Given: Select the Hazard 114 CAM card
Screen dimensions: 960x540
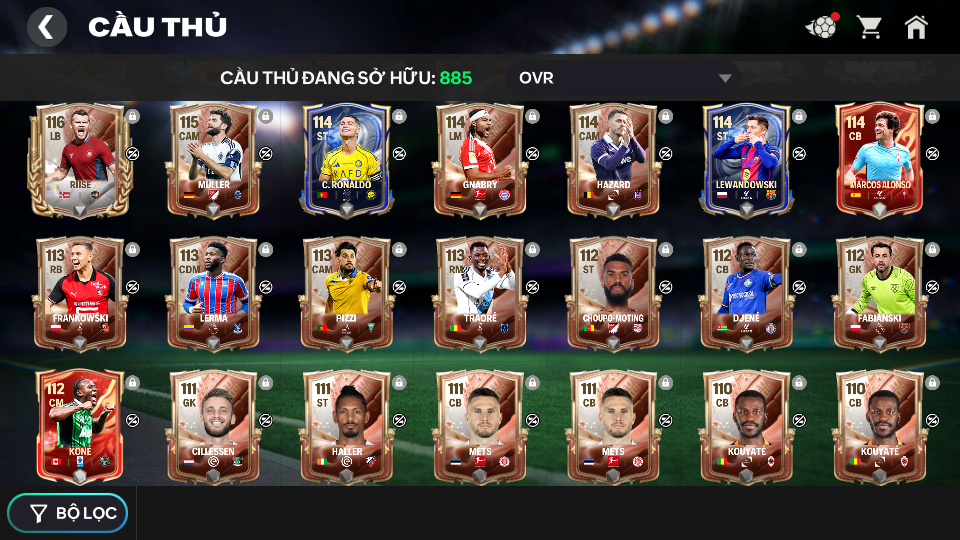Looking at the screenshot, I should click(x=613, y=158).
